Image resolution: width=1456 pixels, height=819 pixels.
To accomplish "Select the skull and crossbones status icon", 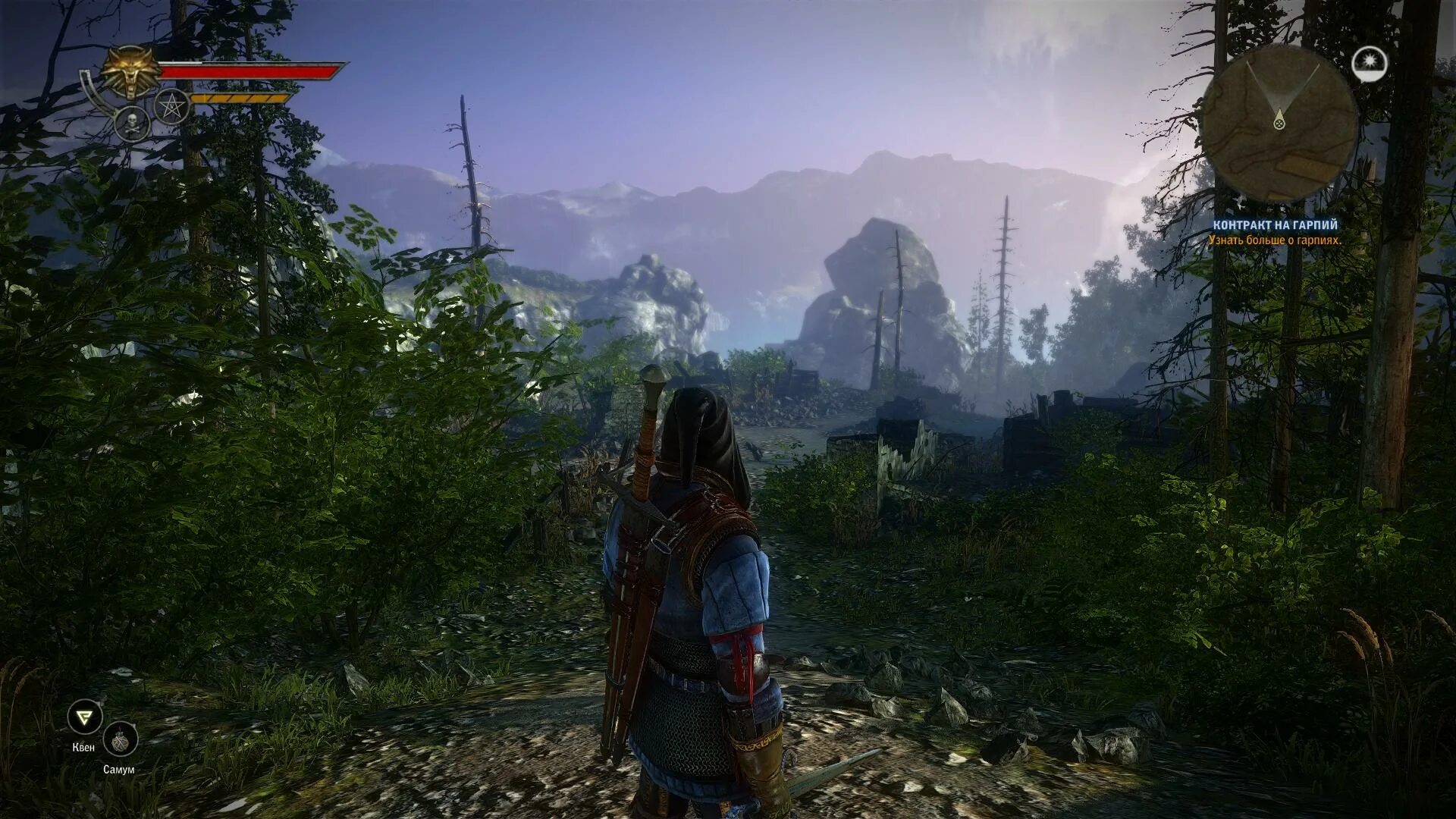I will [x=132, y=123].
